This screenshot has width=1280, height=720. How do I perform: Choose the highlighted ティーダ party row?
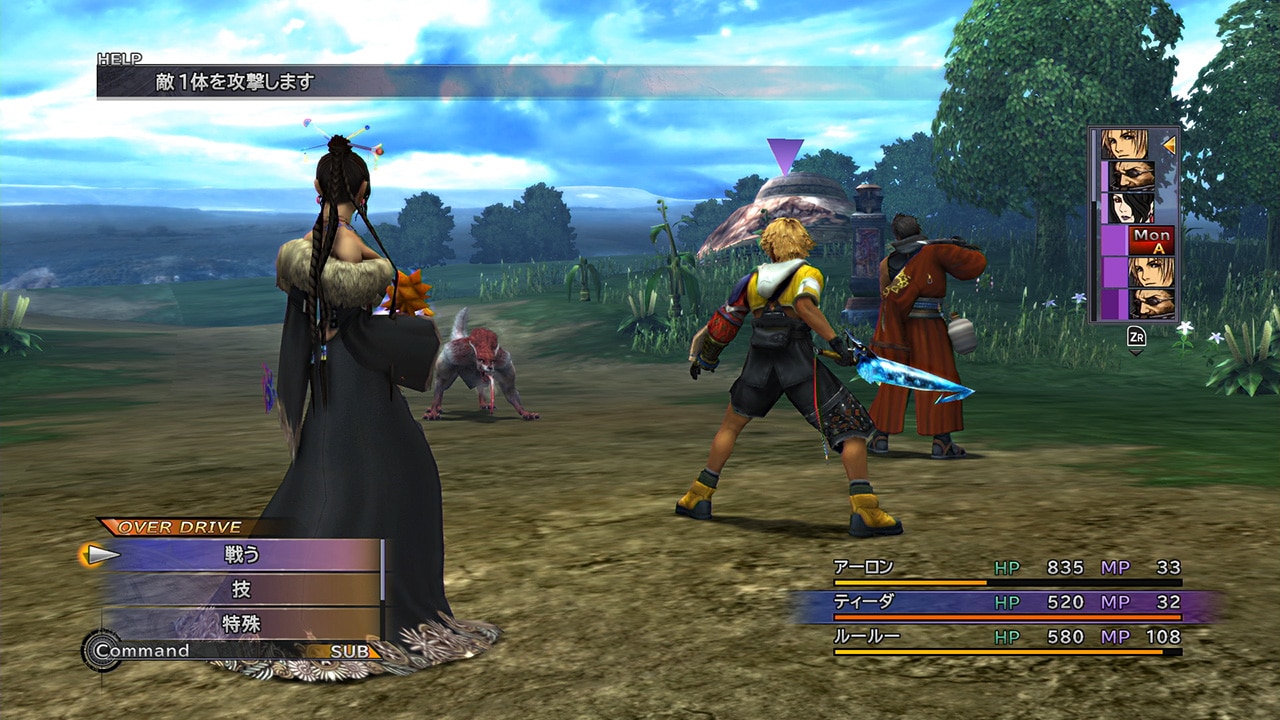(x=864, y=602)
